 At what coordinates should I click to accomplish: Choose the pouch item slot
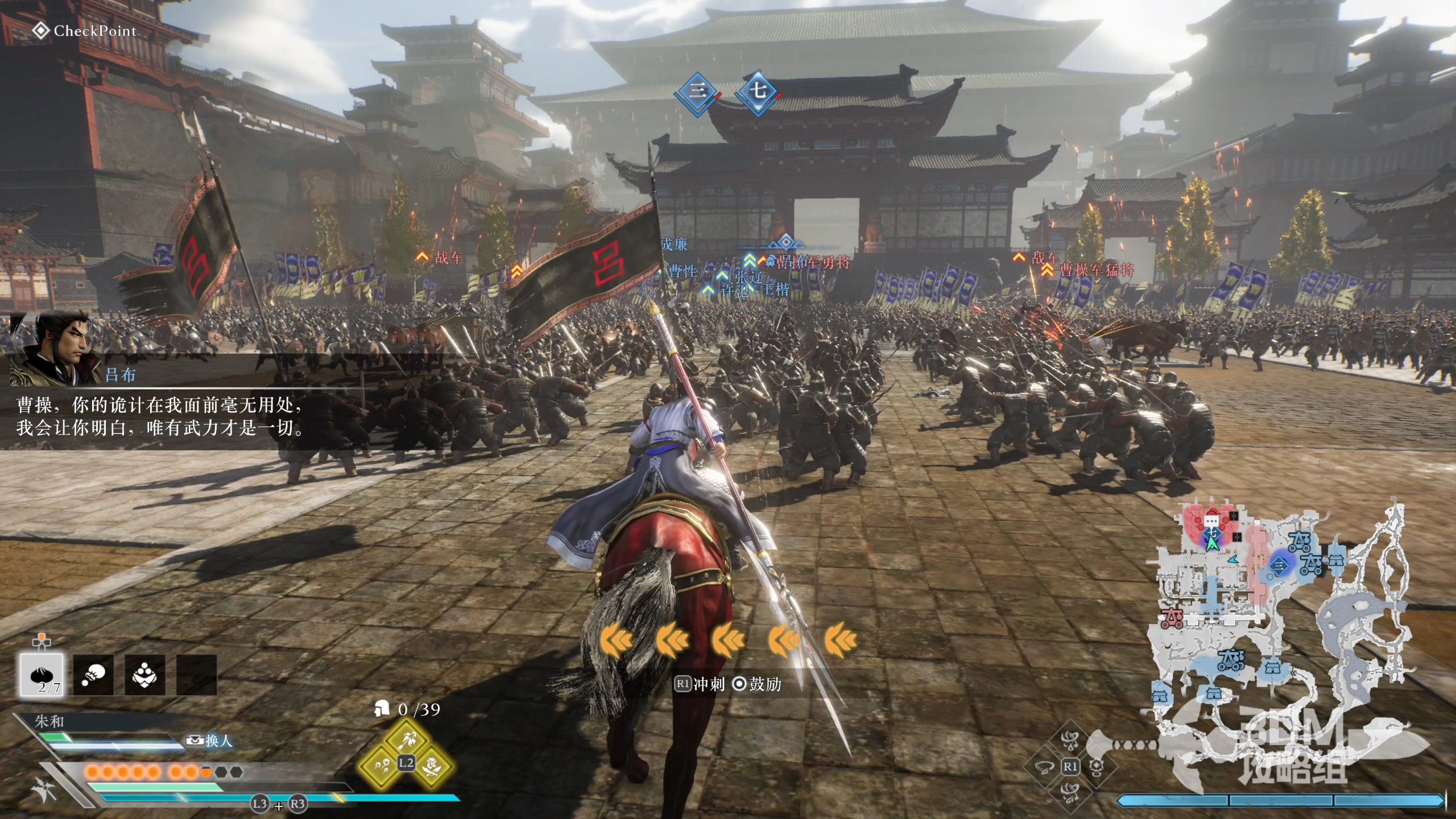tap(93, 675)
